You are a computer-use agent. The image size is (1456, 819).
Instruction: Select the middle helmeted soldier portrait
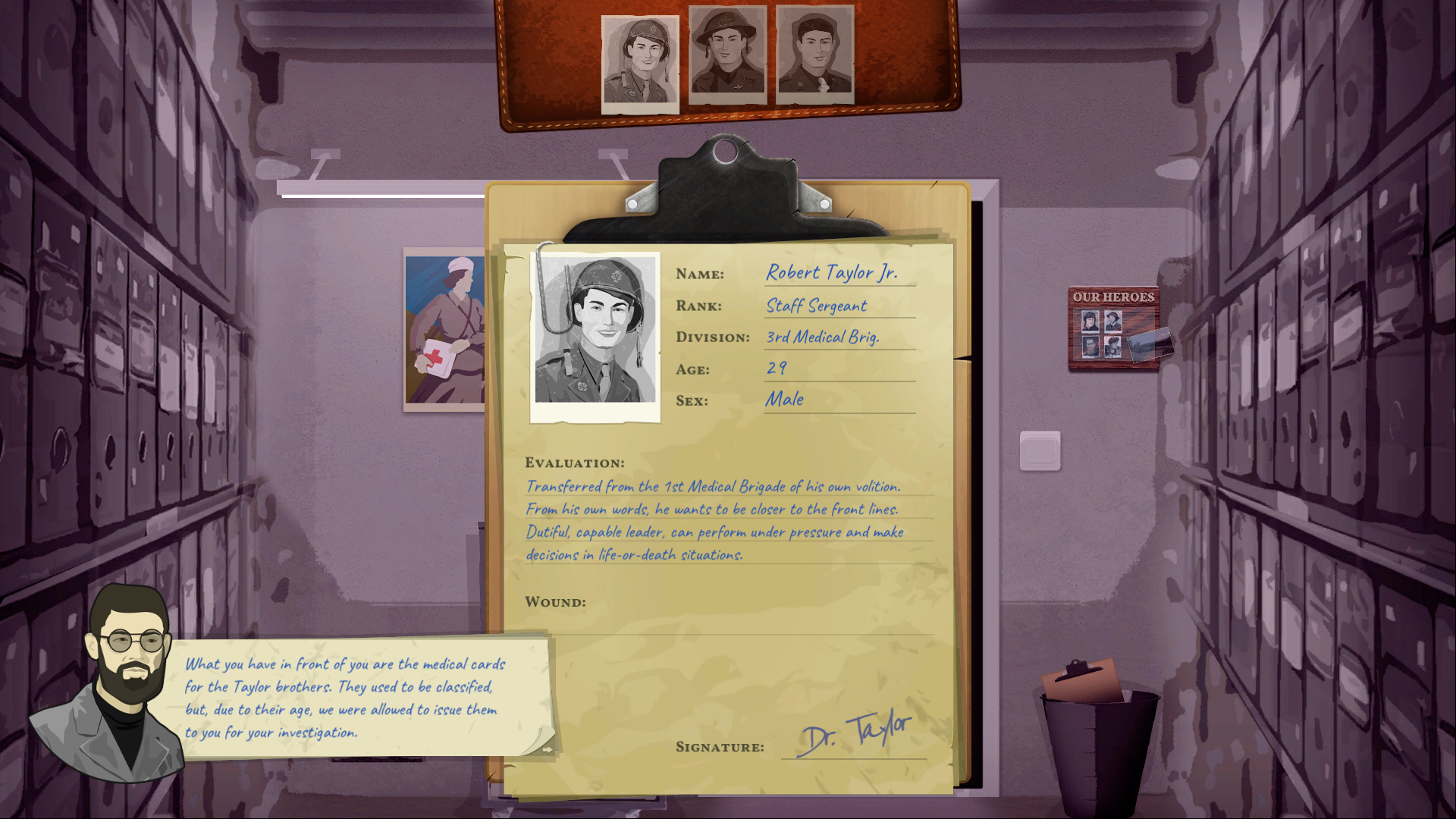pyautogui.click(x=726, y=53)
